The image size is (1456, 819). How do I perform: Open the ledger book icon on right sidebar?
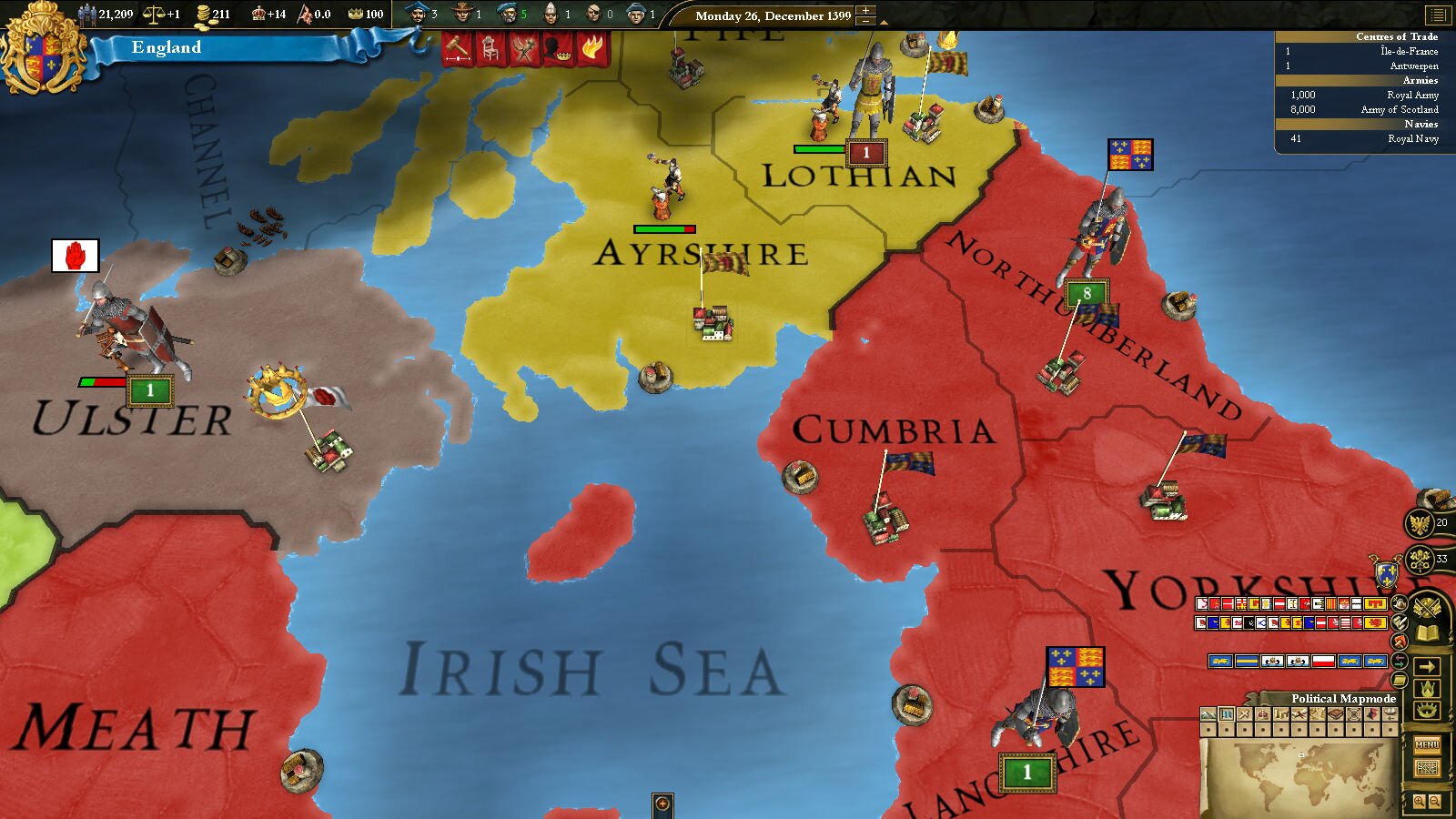[x=1427, y=632]
